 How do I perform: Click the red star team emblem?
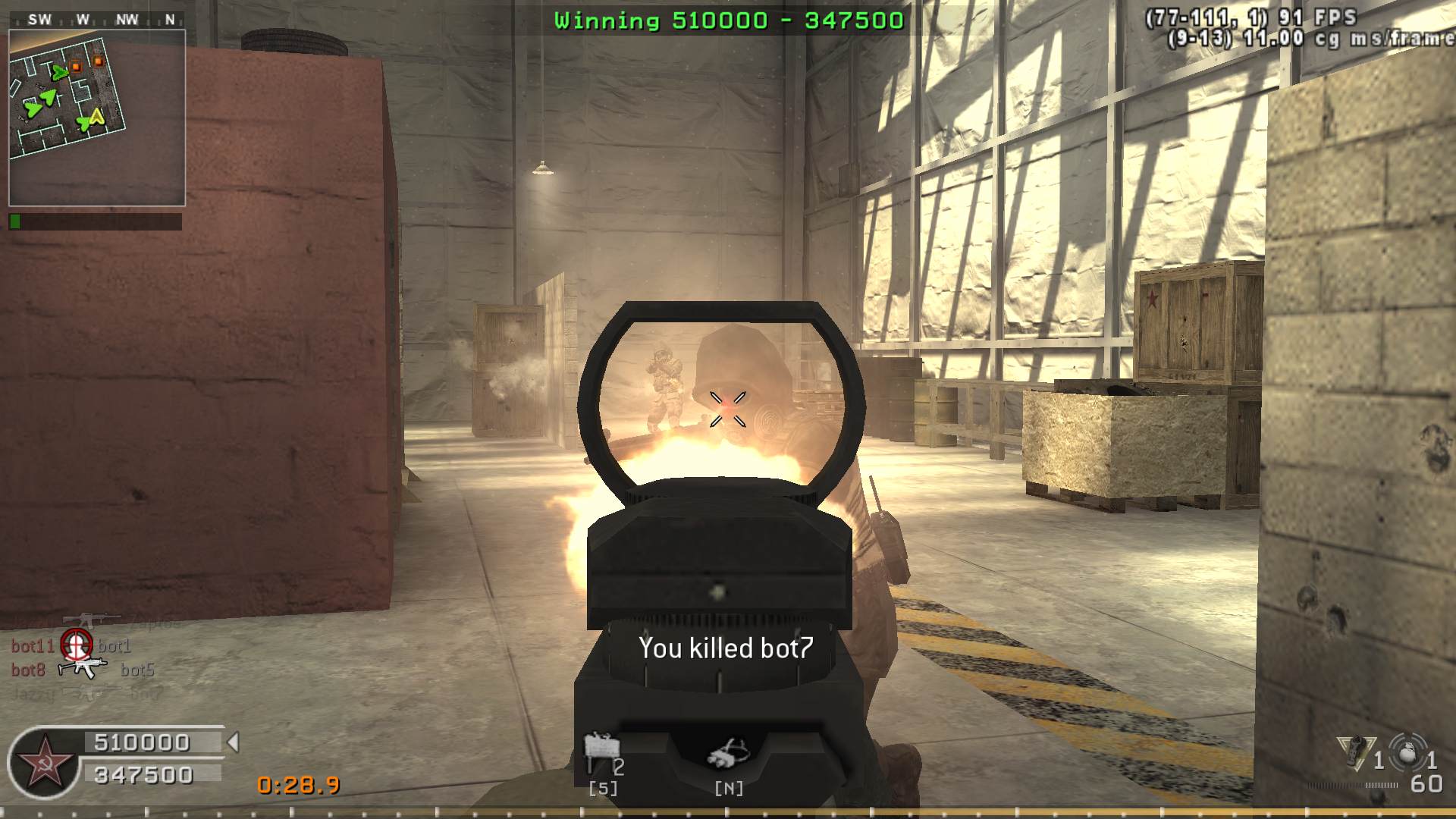pos(45,762)
